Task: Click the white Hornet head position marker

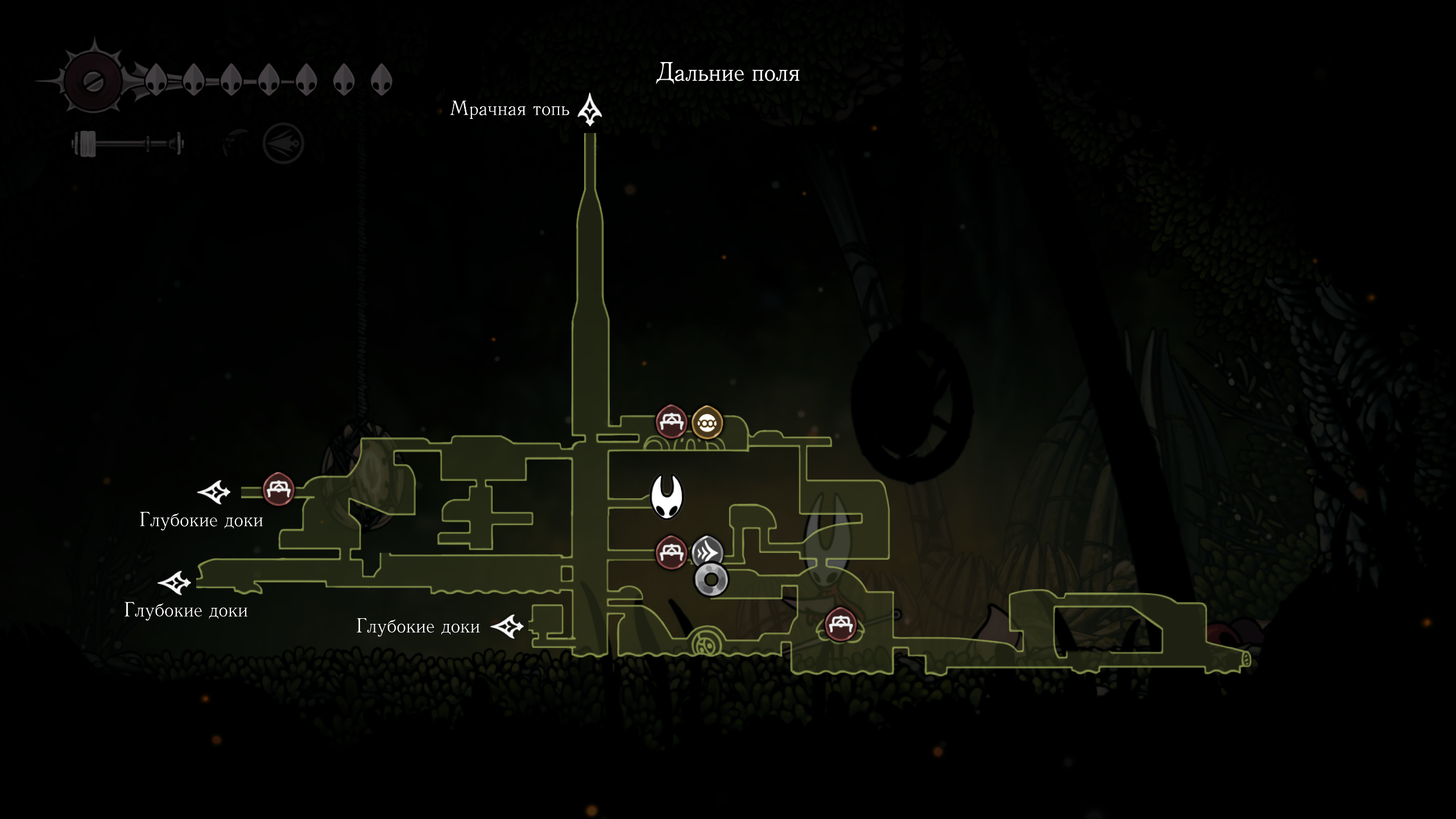Action: click(x=667, y=497)
